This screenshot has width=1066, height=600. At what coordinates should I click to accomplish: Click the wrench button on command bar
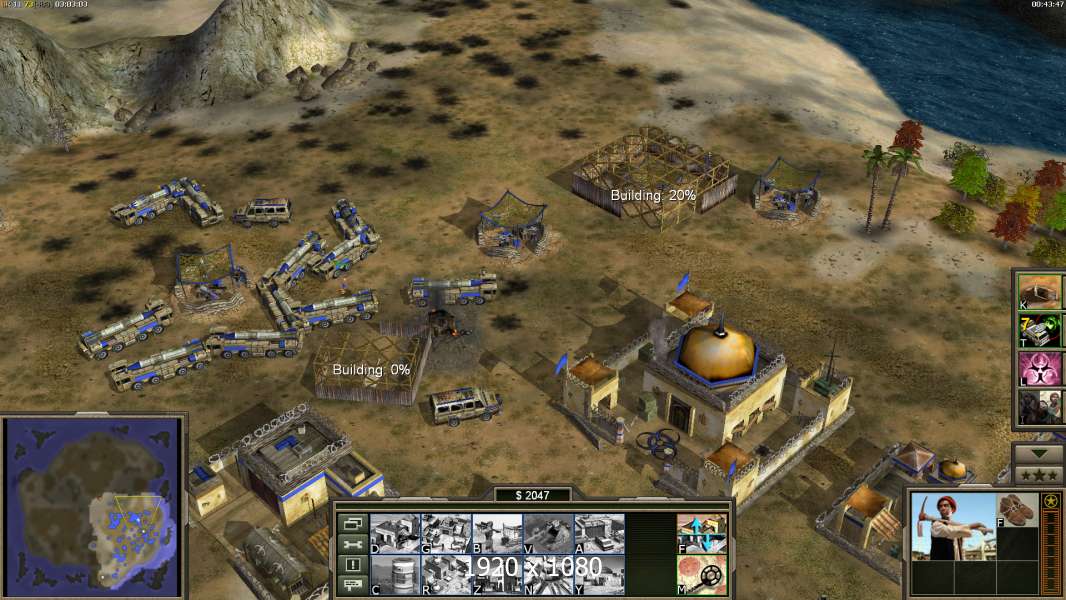[352, 545]
